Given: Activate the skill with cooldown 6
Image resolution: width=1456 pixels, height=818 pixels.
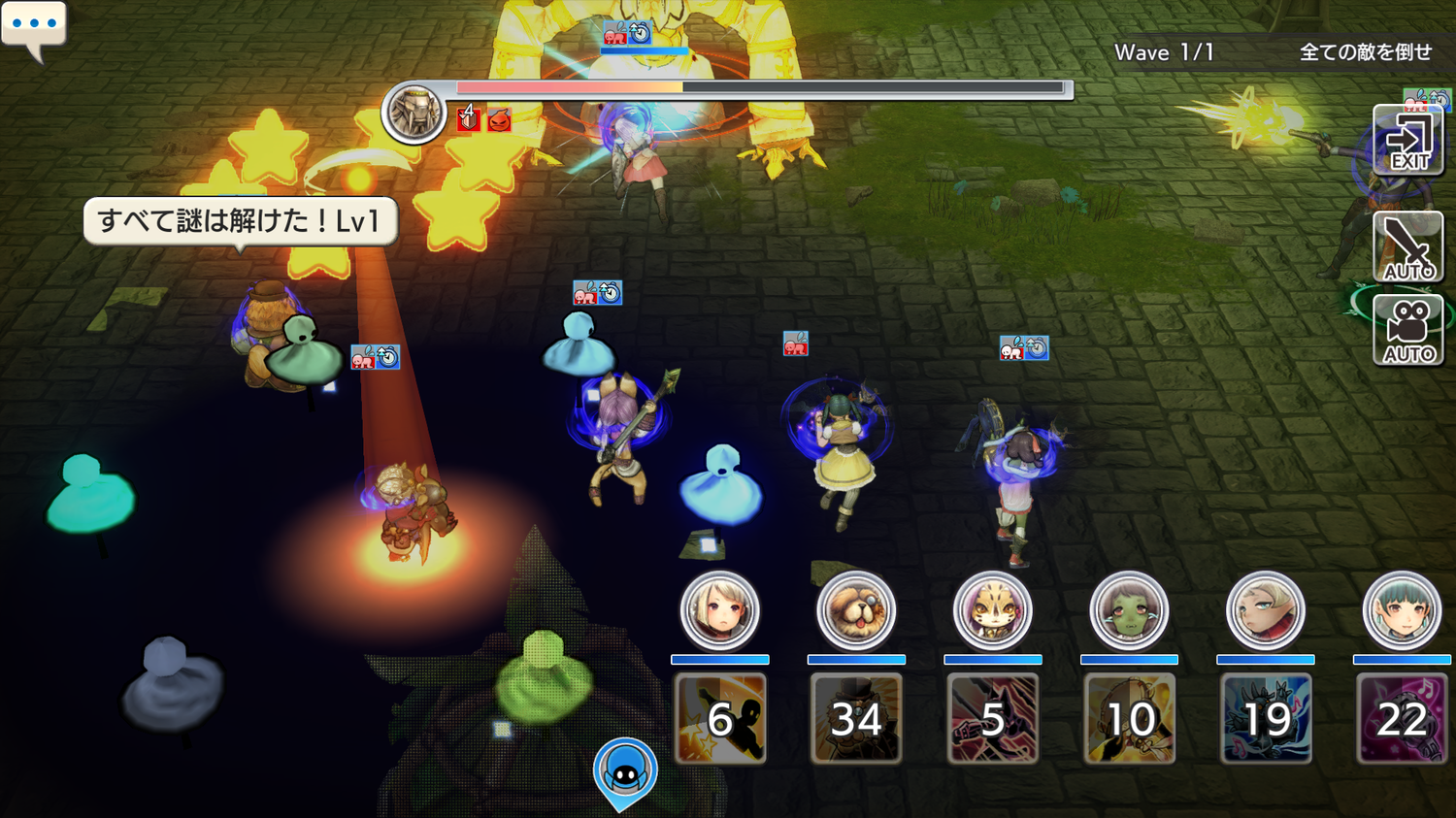Looking at the screenshot, I should click(x=719, y=719).
